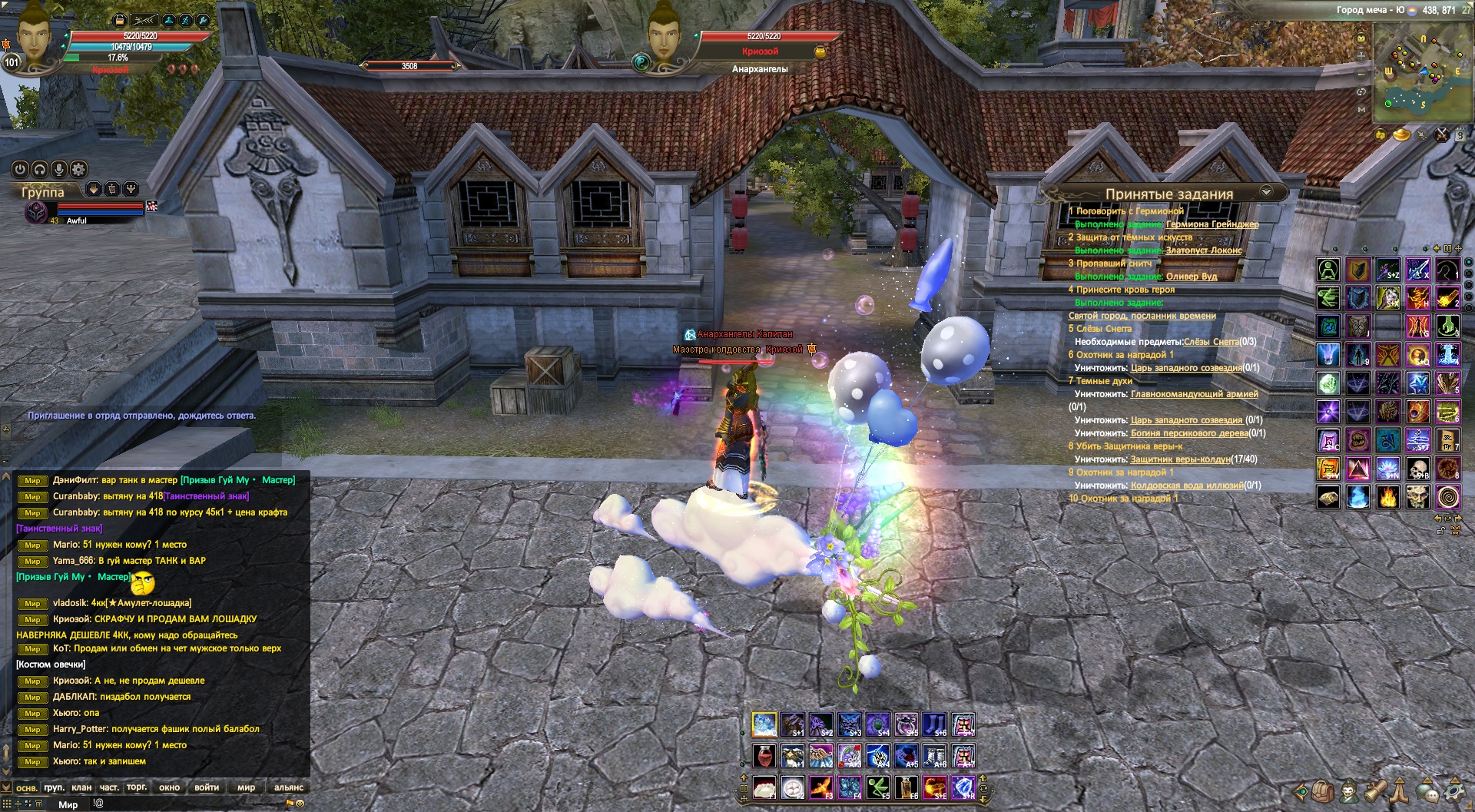Viewport: 1475px width, 812px height.
Task: Collapse the Принятые задания quest tracker
Action: (1266, 191)
